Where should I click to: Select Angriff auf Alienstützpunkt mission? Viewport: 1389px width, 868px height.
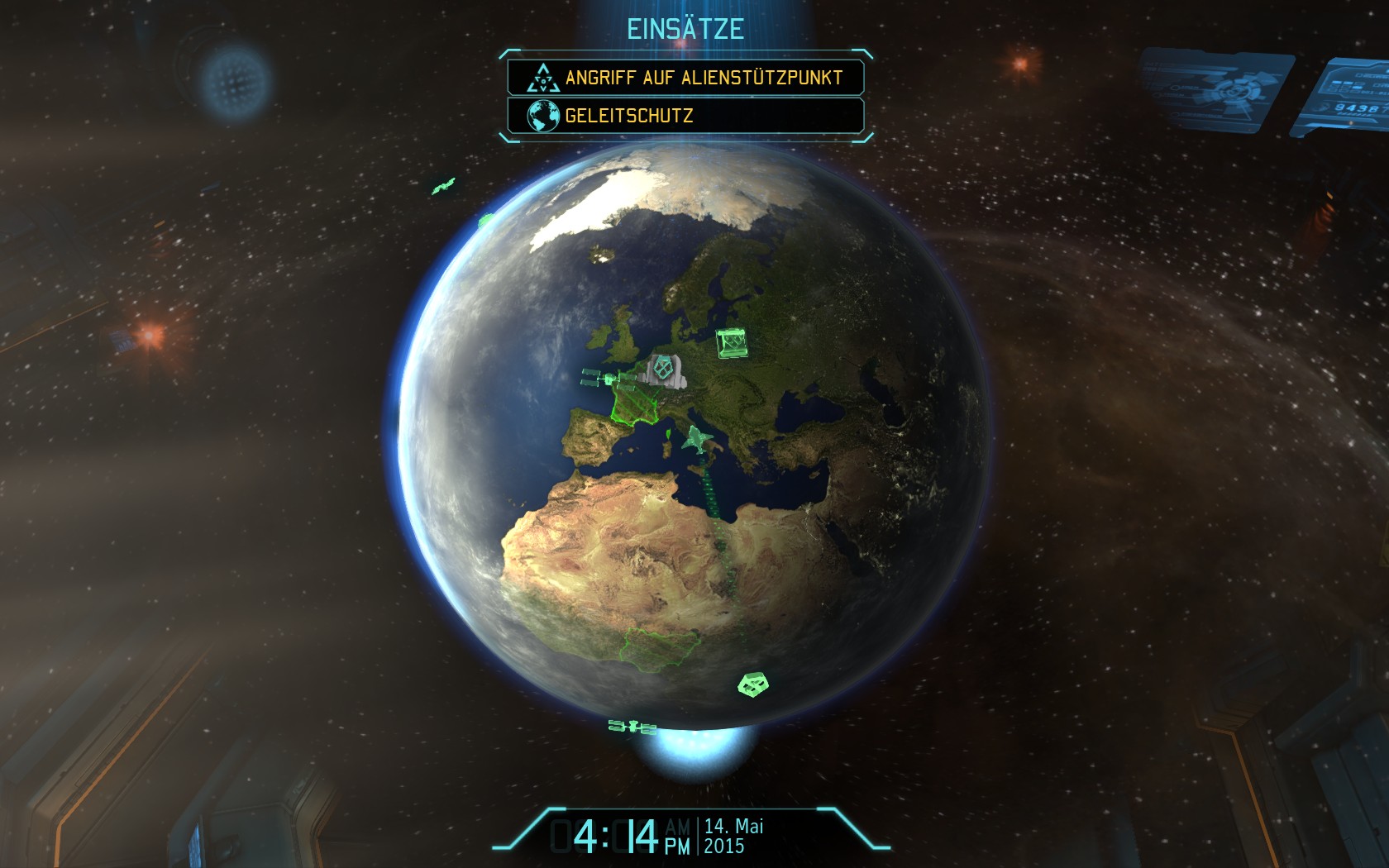pos(685,78)
